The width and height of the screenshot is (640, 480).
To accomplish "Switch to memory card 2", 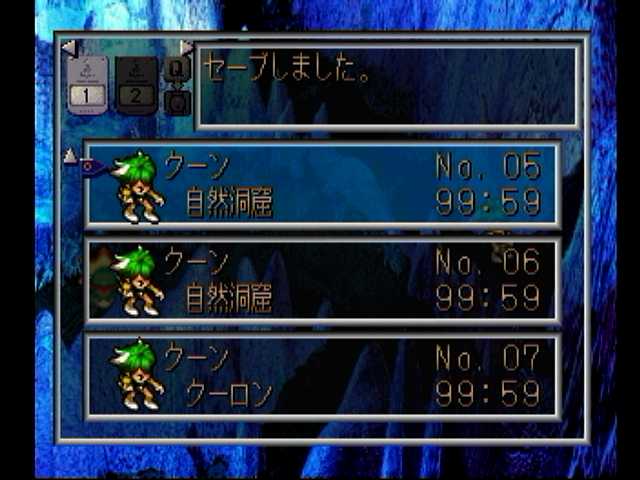I will (x=136, y=84).
